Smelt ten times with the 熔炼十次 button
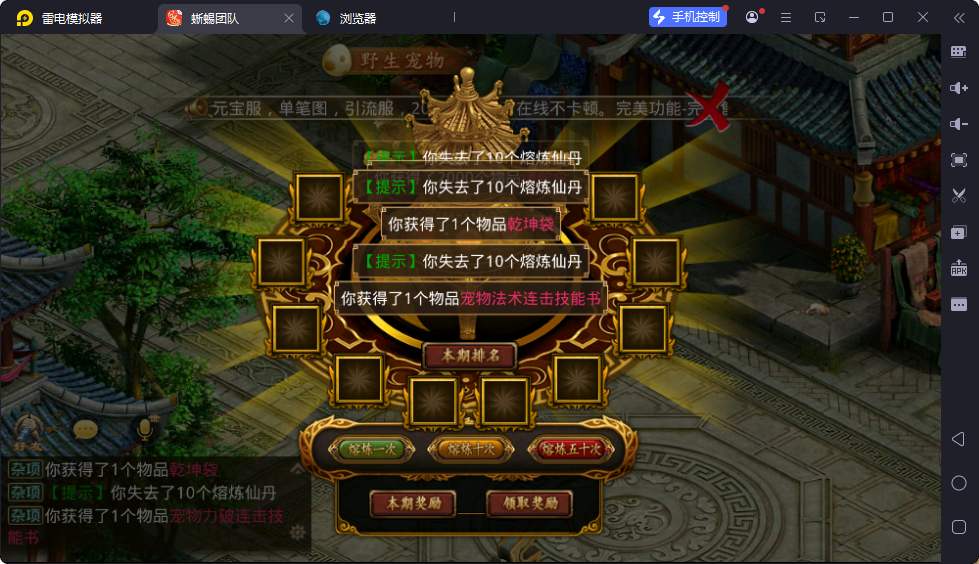Screen dimensions: 979x564 (468, 449)
